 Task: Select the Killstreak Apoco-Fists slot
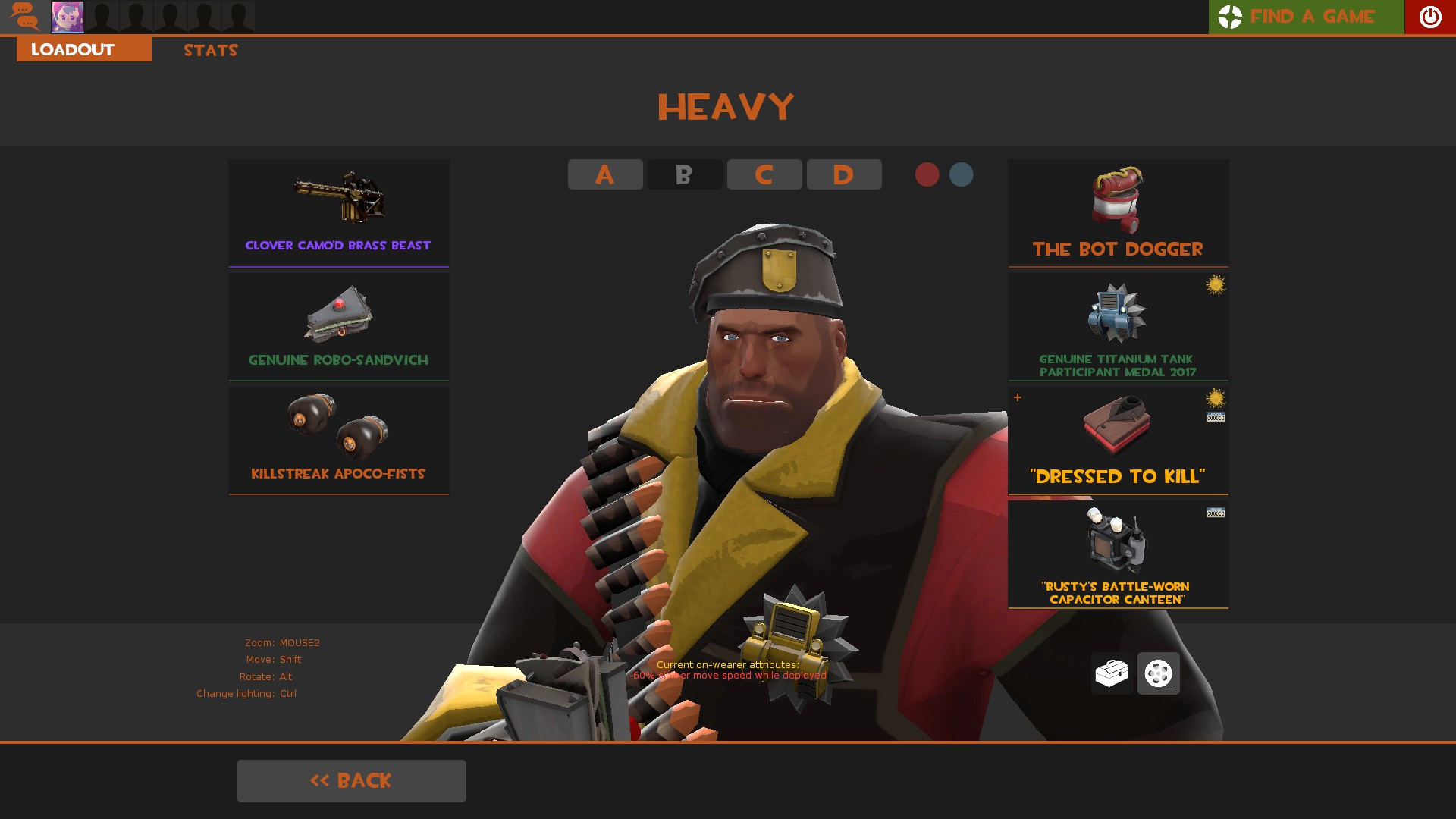click(338, 438)
